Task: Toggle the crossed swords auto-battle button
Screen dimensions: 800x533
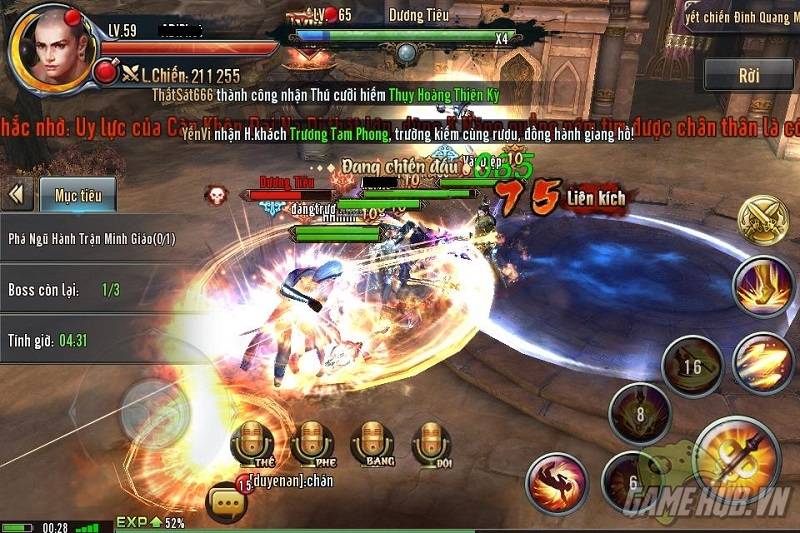Action: pos(762,220)
